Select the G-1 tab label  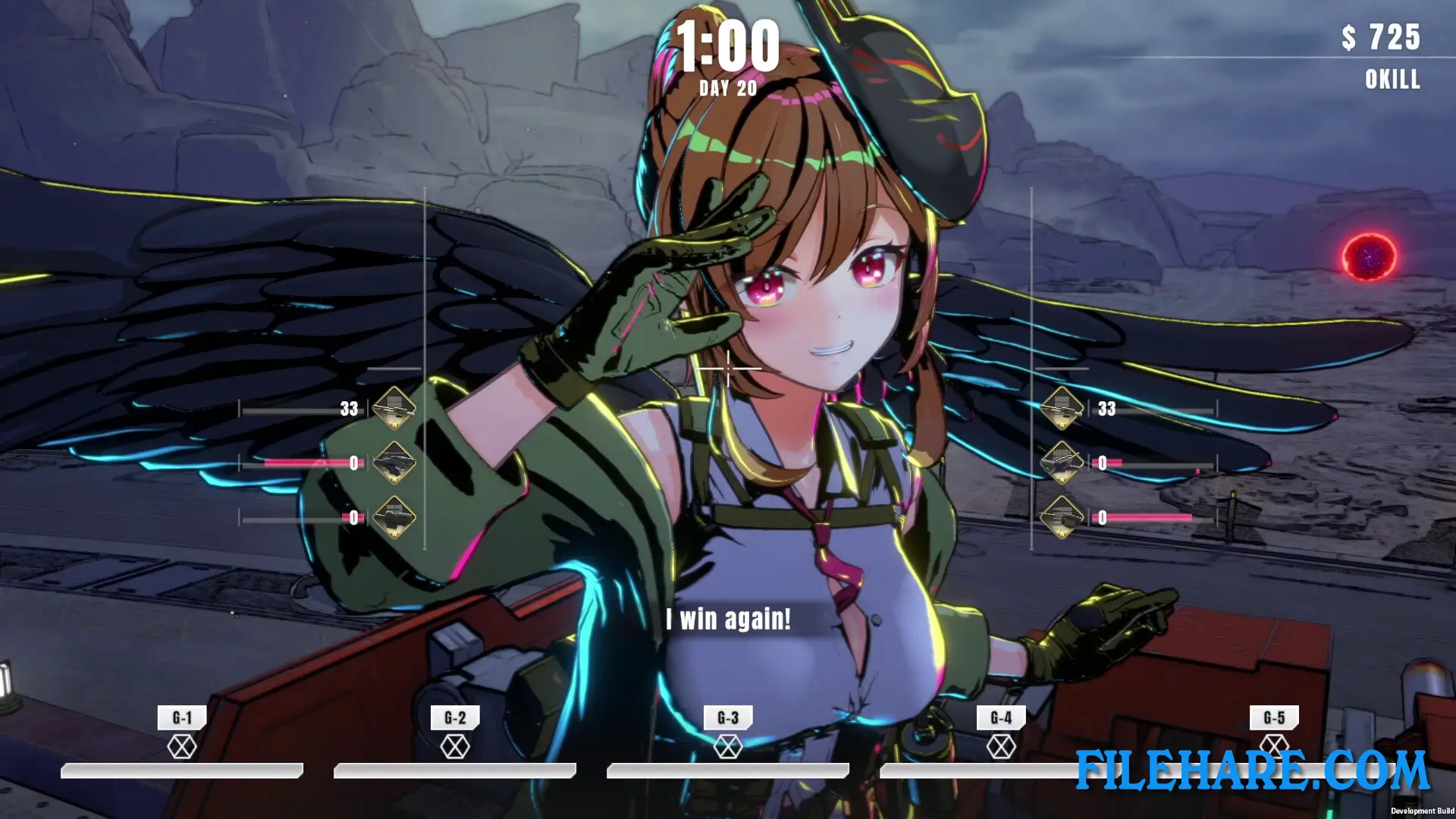coord(182,714)
